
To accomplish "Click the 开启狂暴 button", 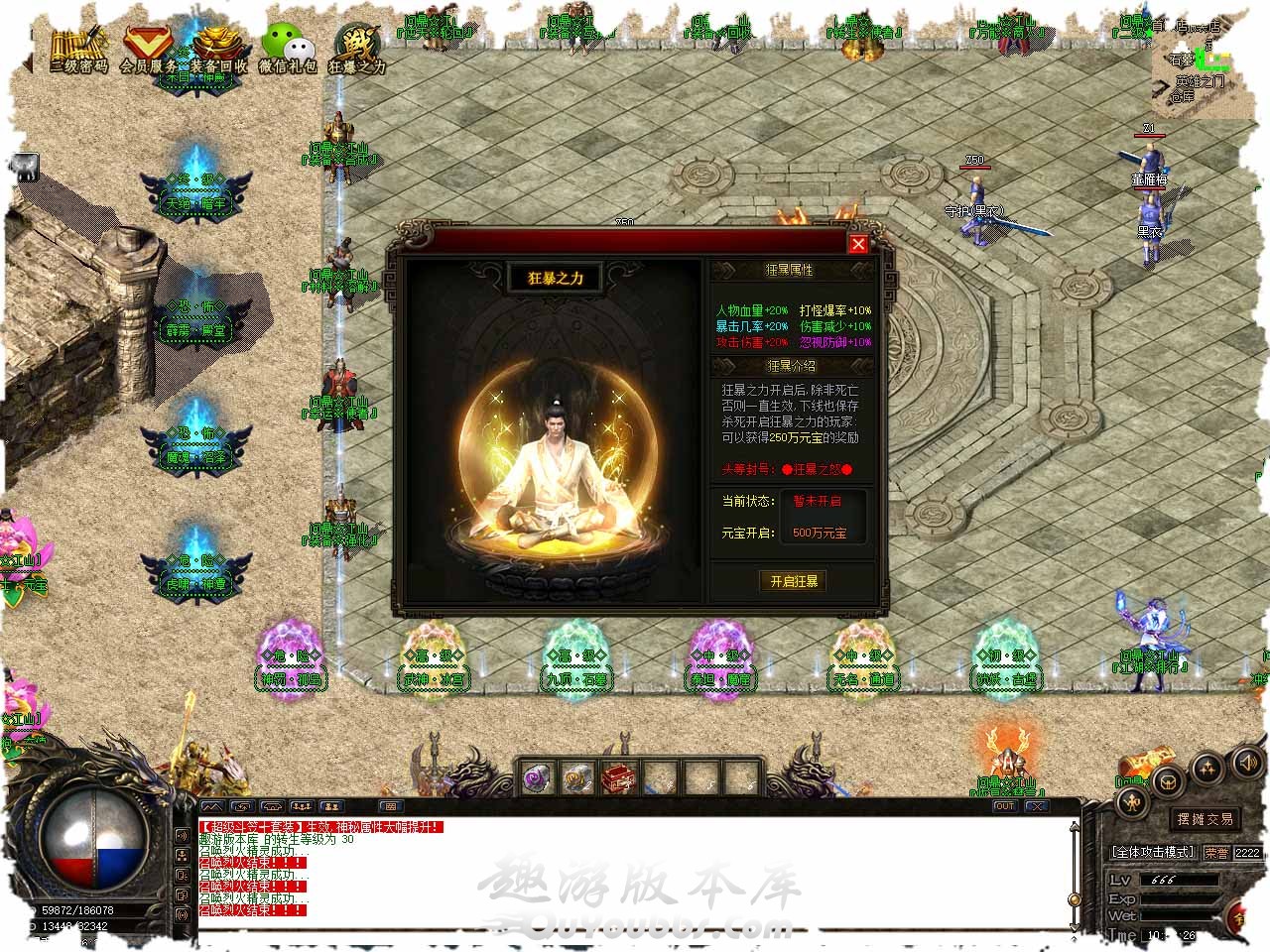I will [x=794, y=582].
